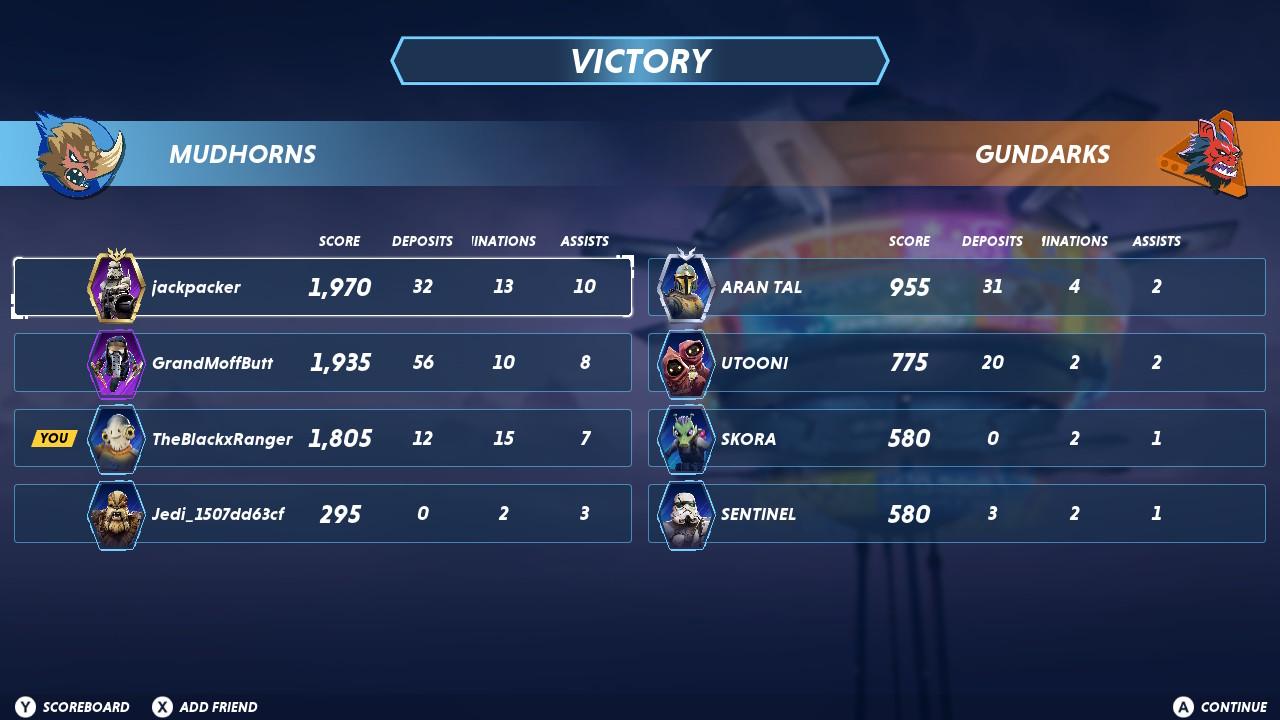
Task: Switch to the GUNDARKS team banner
Action: click(1043, 154)
